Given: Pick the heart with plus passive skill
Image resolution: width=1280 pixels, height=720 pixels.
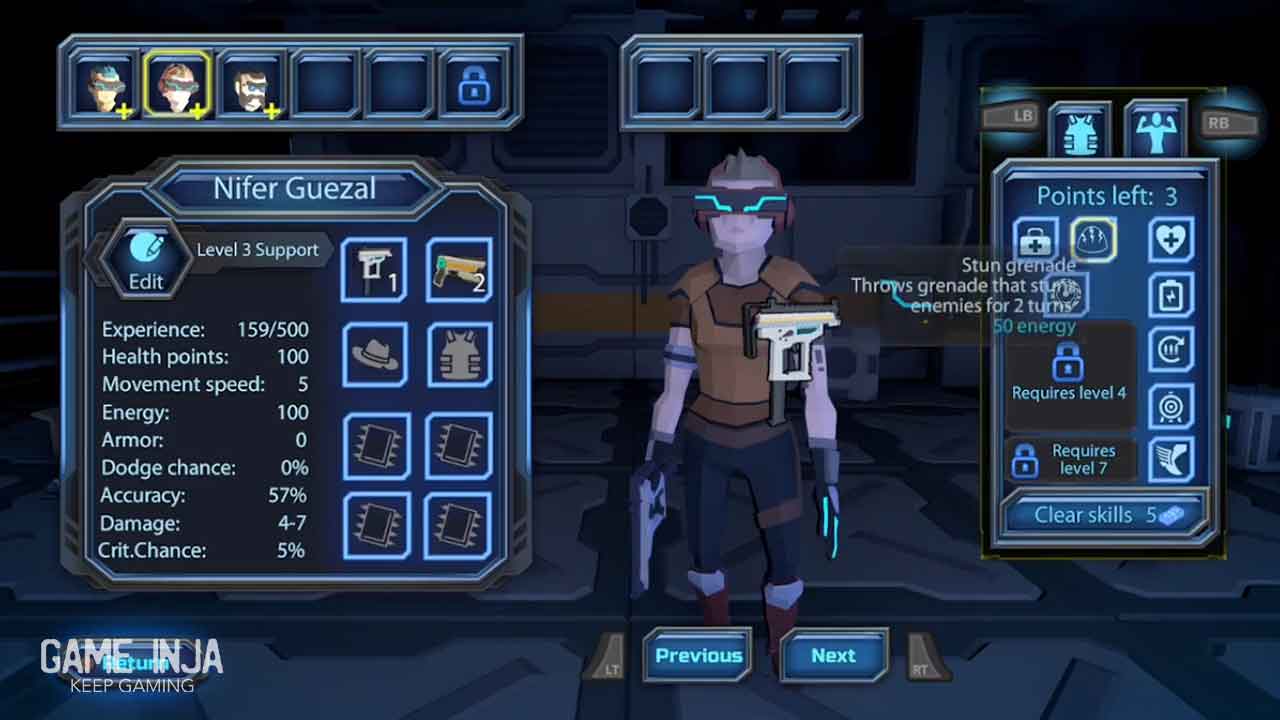Looking at the screenshot, I should click(1170, 241).
